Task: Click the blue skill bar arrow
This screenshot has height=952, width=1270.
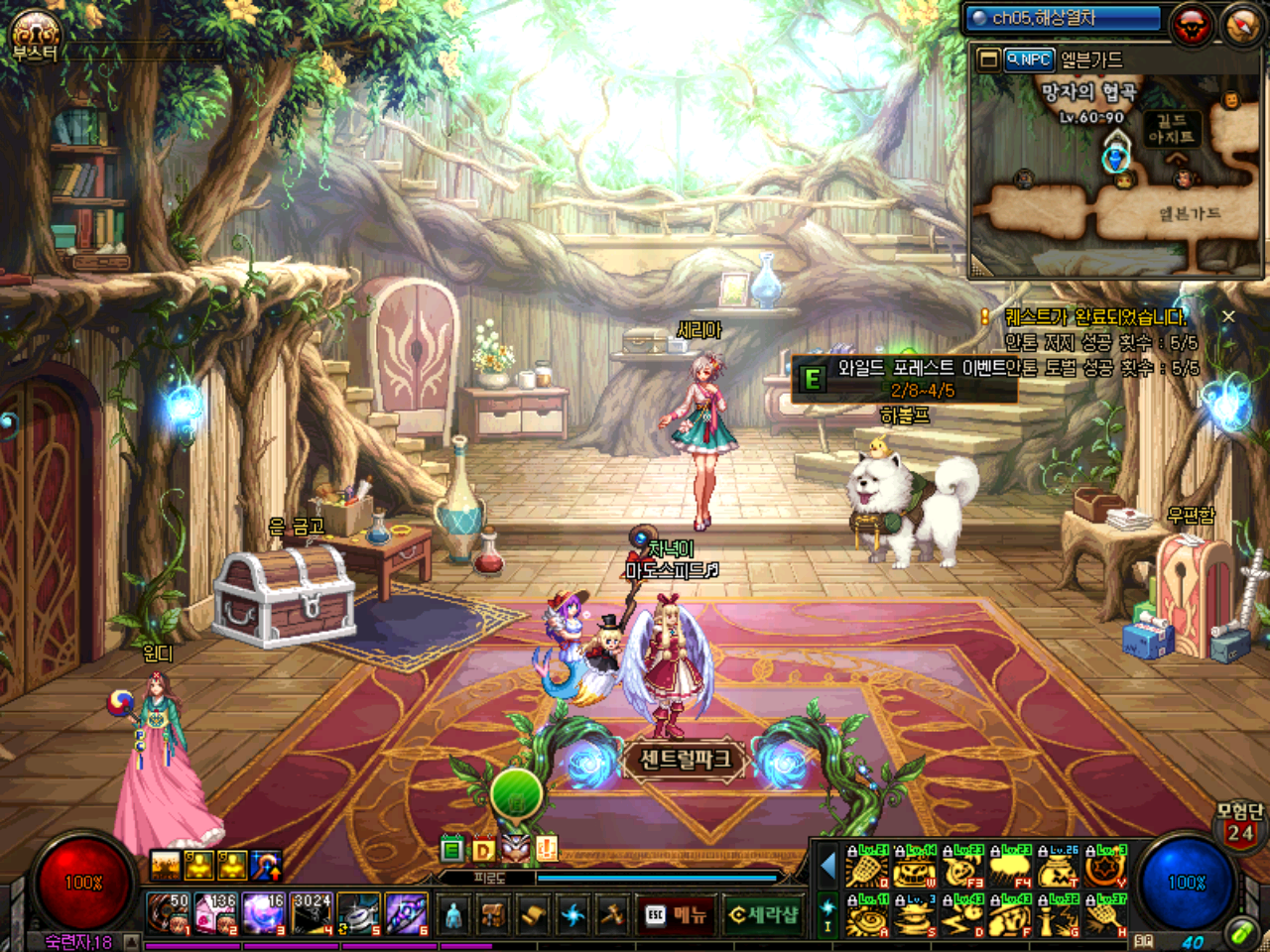Action: (828, 867)
